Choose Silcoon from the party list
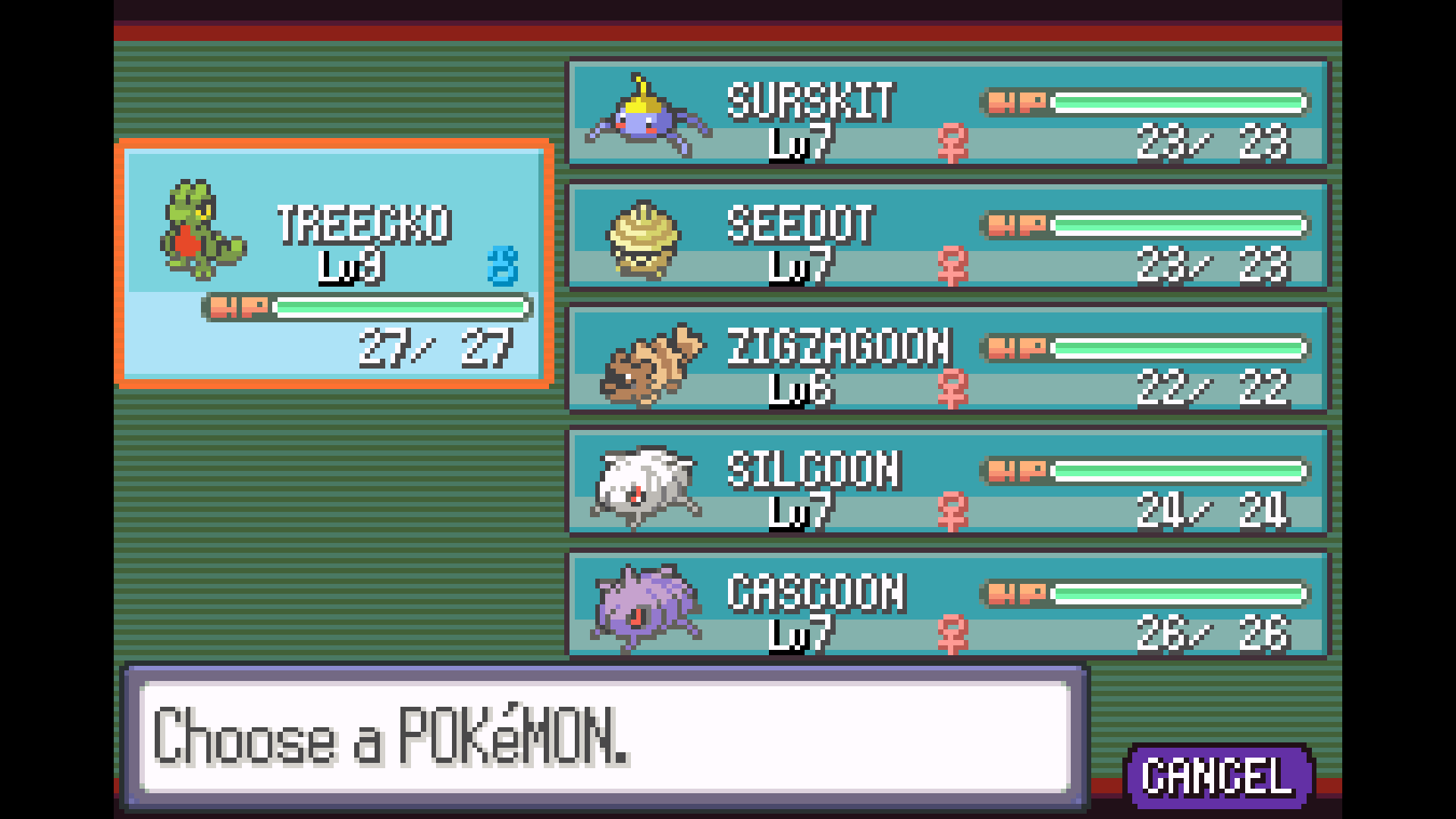 [x=948, y=482]
